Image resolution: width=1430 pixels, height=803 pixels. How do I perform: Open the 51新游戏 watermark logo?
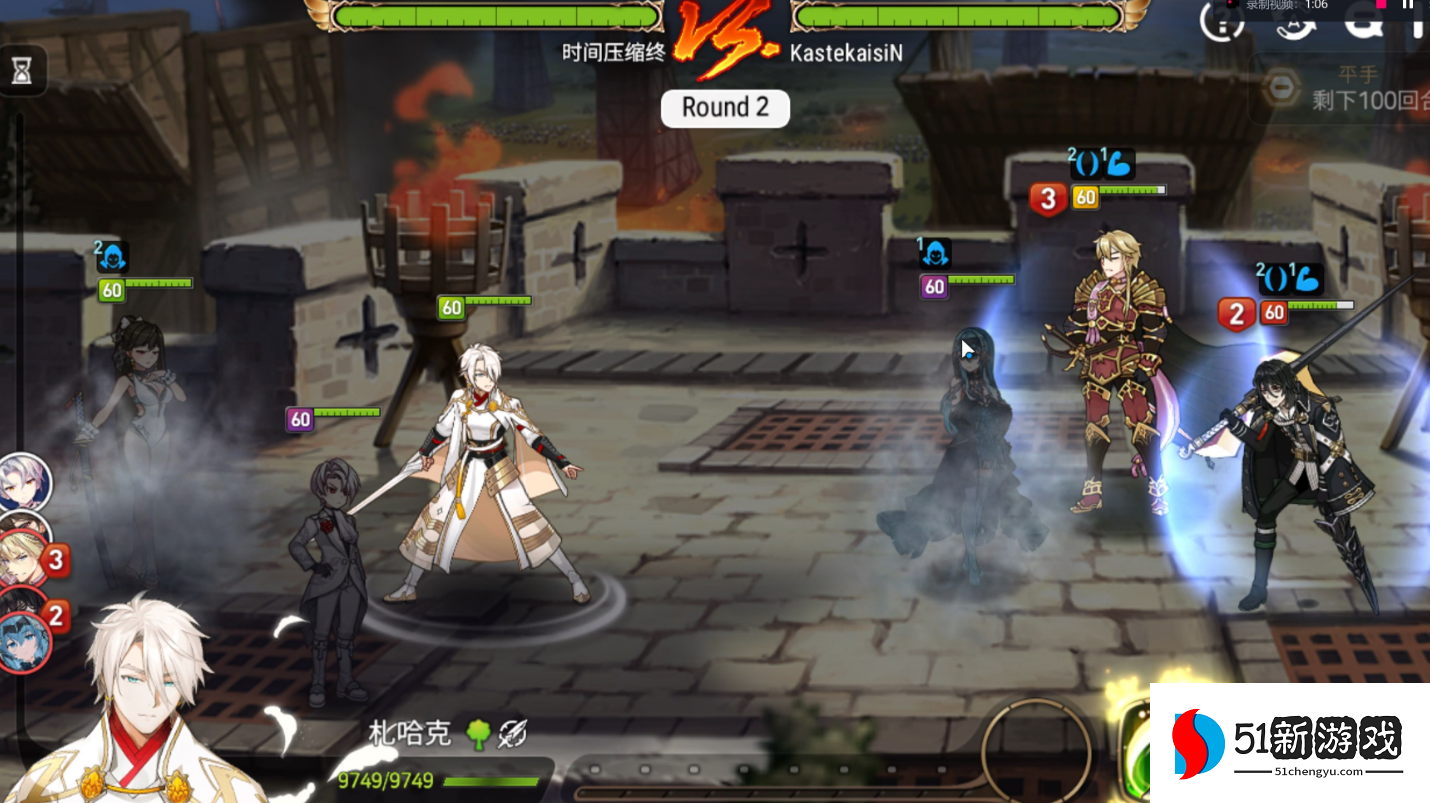[x=1289, y=743]
